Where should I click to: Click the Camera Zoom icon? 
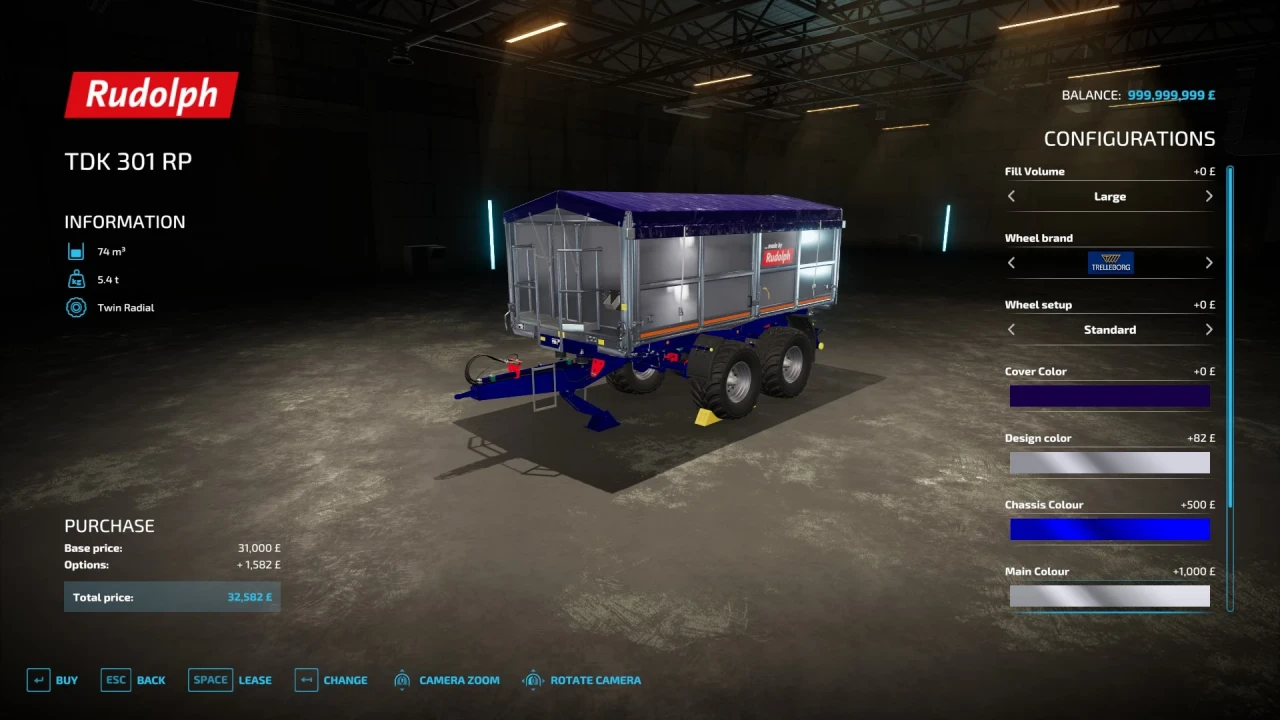[x=402, y=680]
